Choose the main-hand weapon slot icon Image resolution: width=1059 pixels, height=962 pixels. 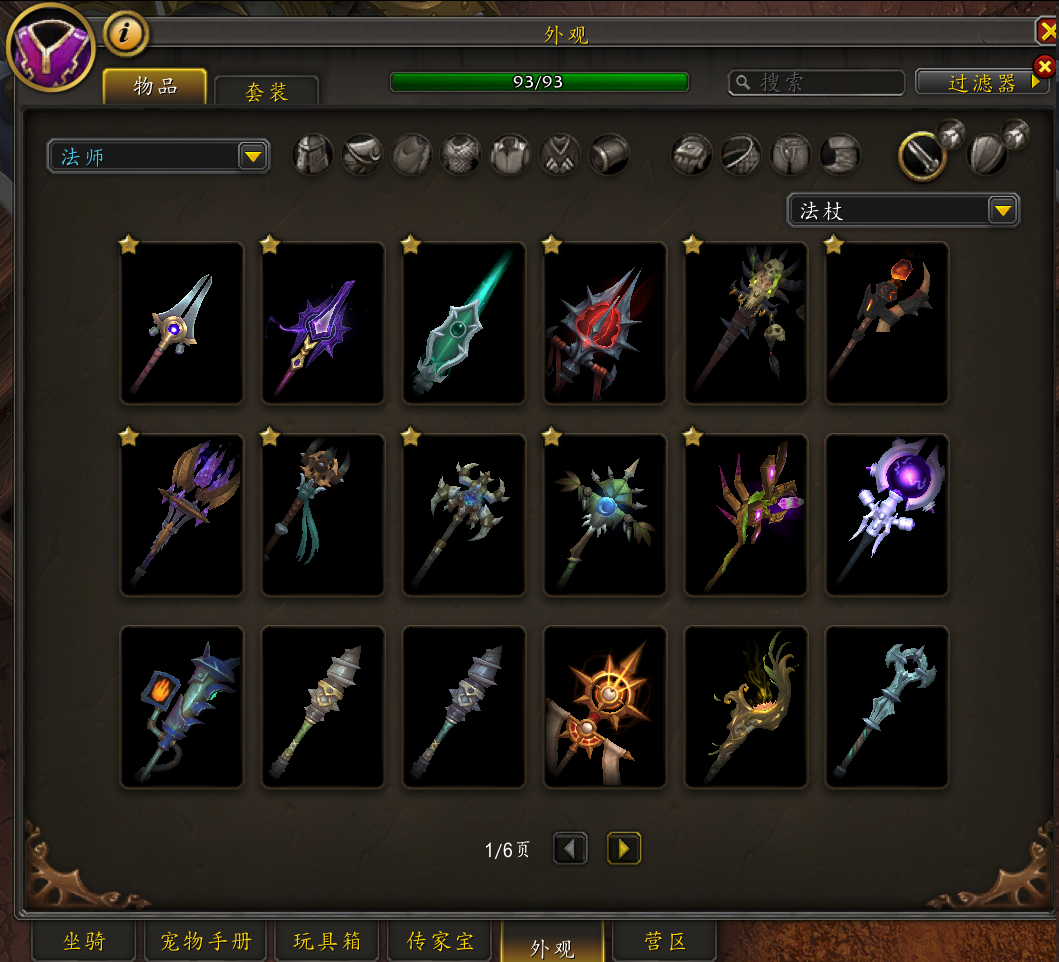coord(923,155)
